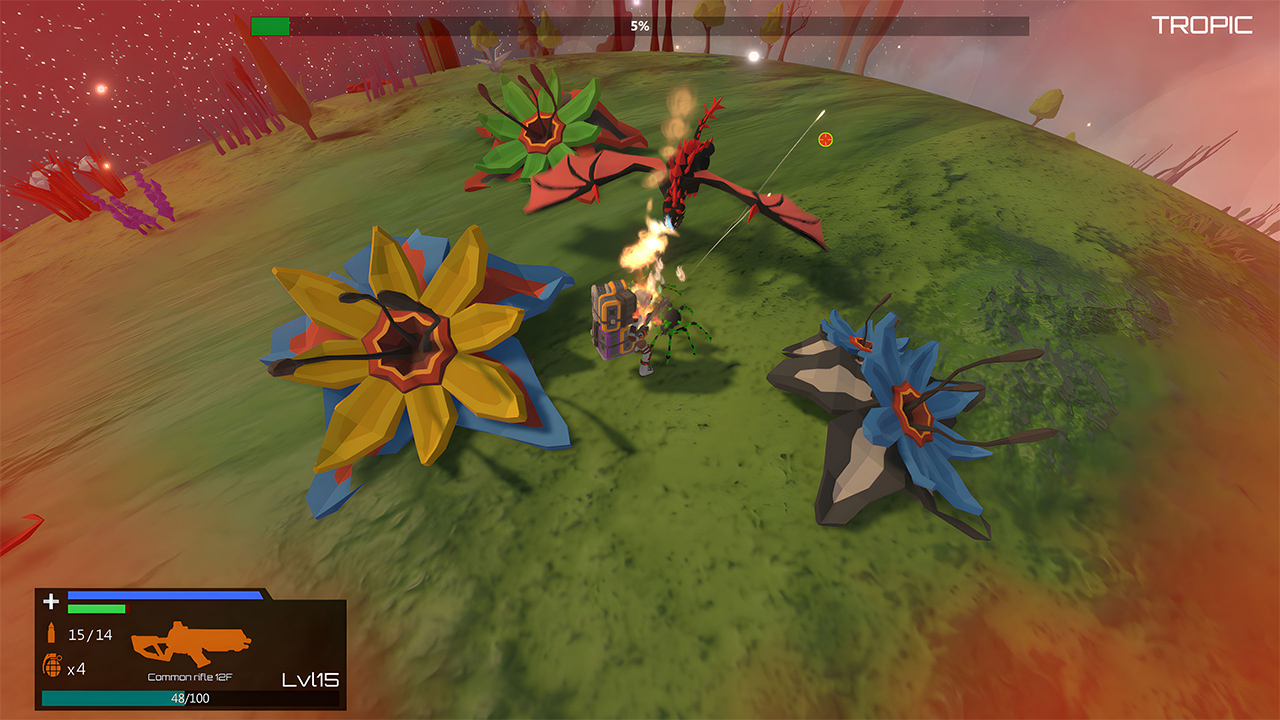Click the 5% progress bar at top

coord(640,27)
